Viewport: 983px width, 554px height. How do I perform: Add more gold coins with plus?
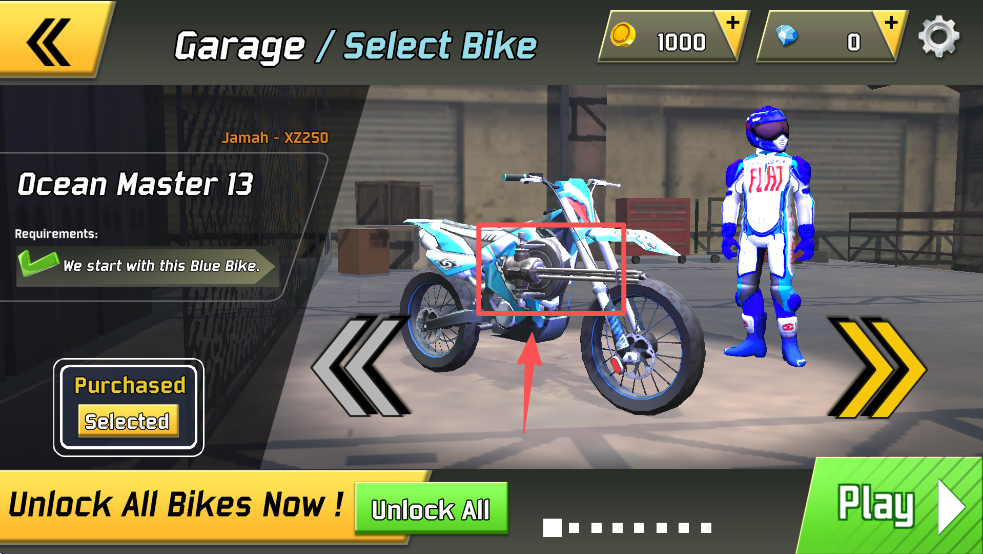(x=734, y=23)
